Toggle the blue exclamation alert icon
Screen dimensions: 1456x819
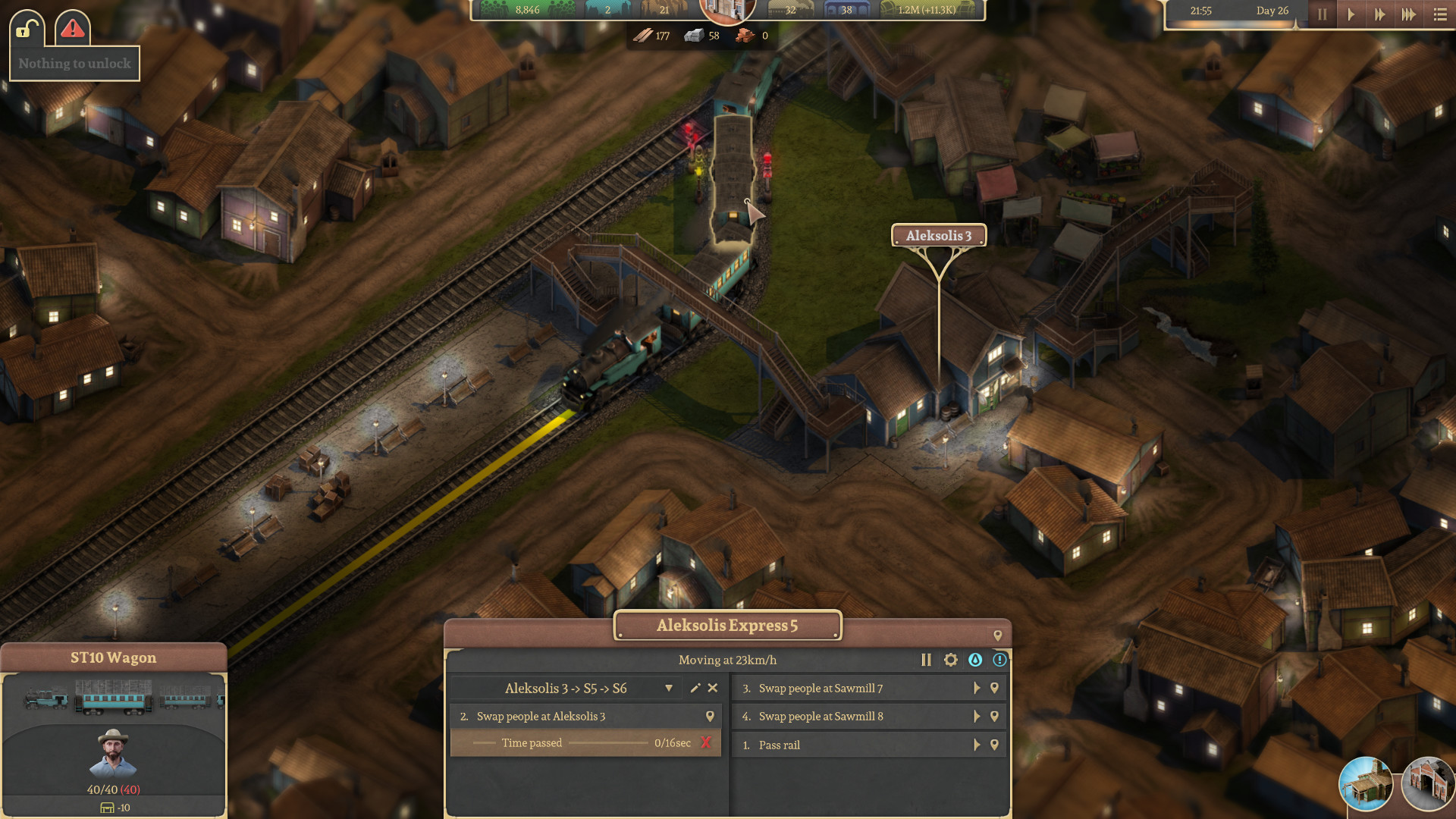[x=999, y=661]
